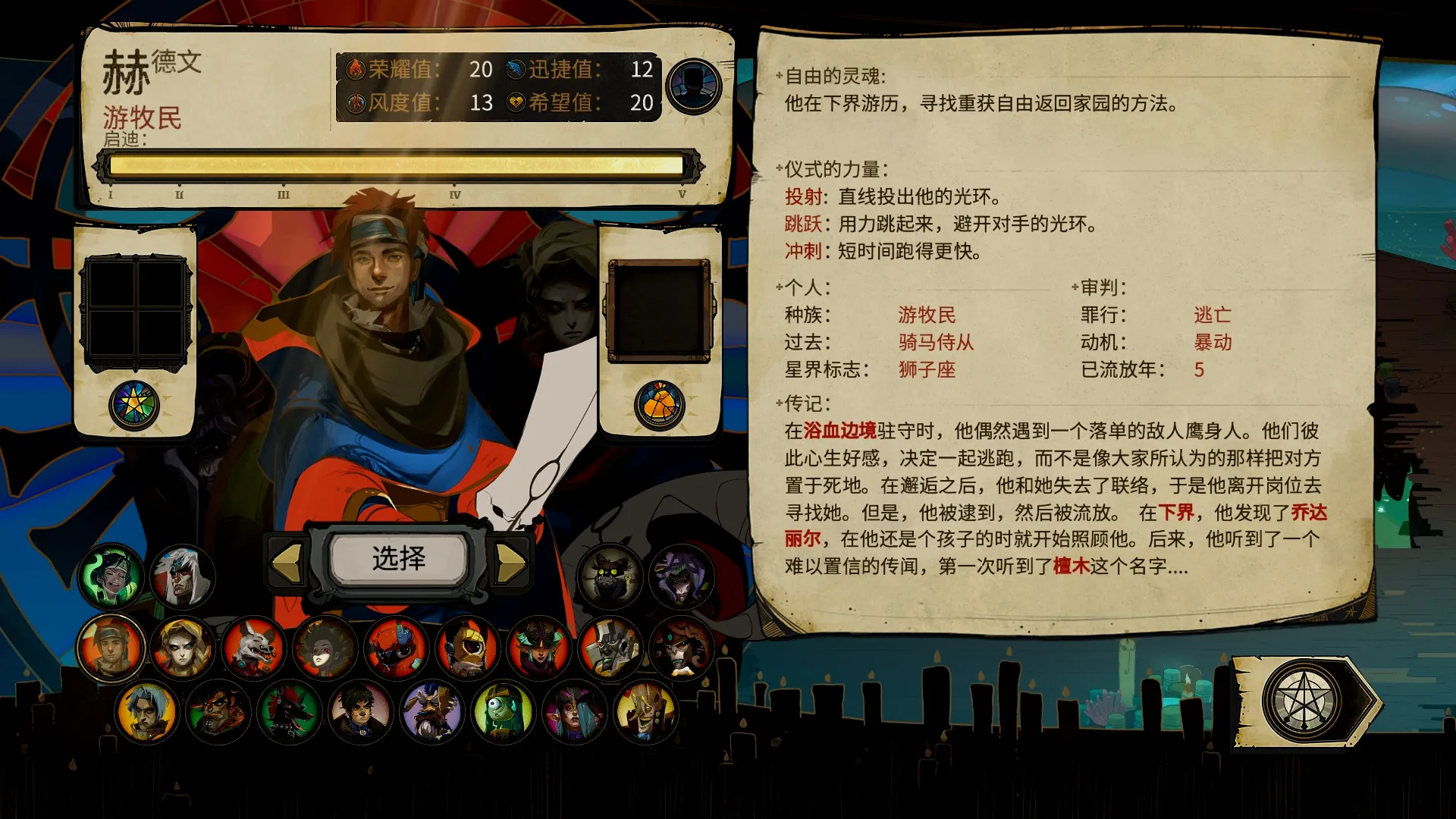Click the 希望值 heart stat icon

(514, 100)
